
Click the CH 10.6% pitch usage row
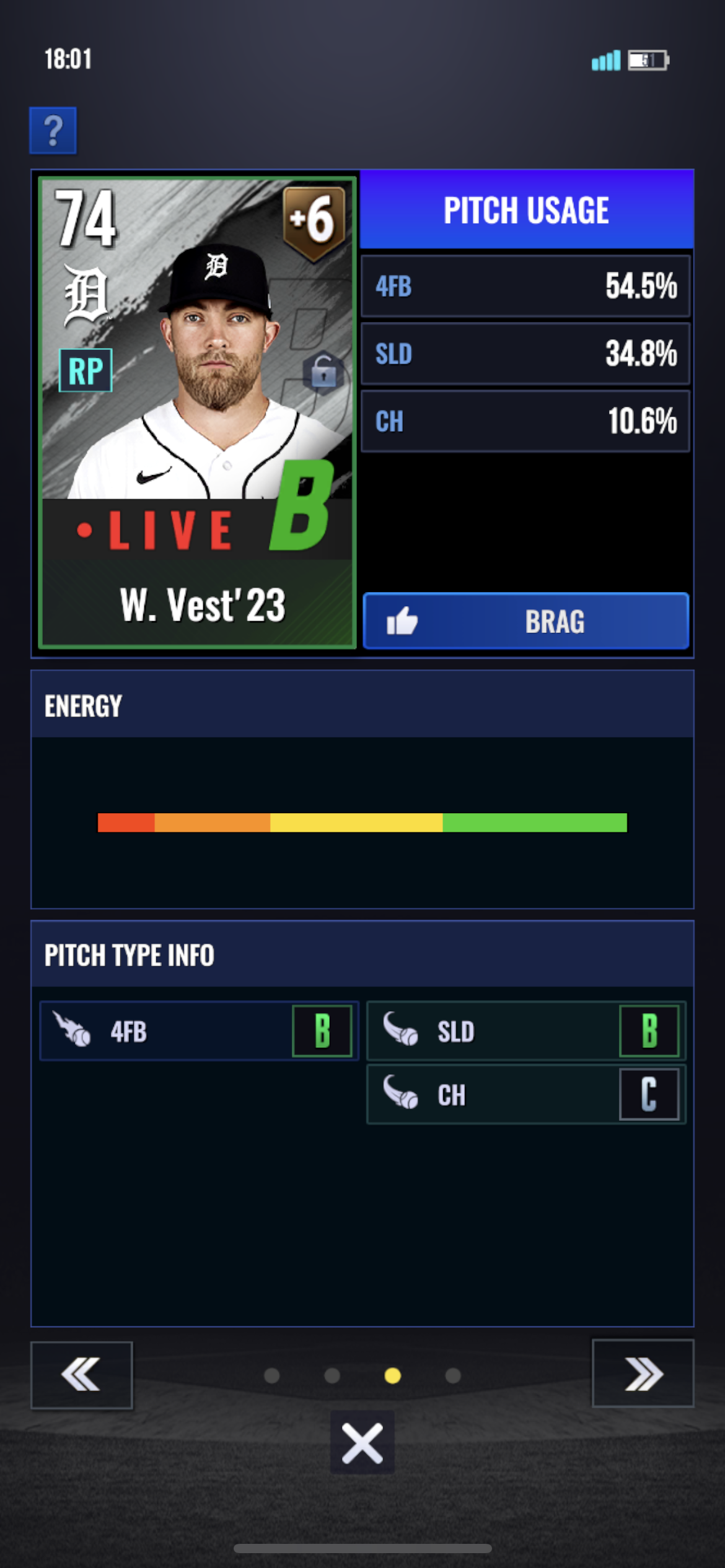coord(525,421)
